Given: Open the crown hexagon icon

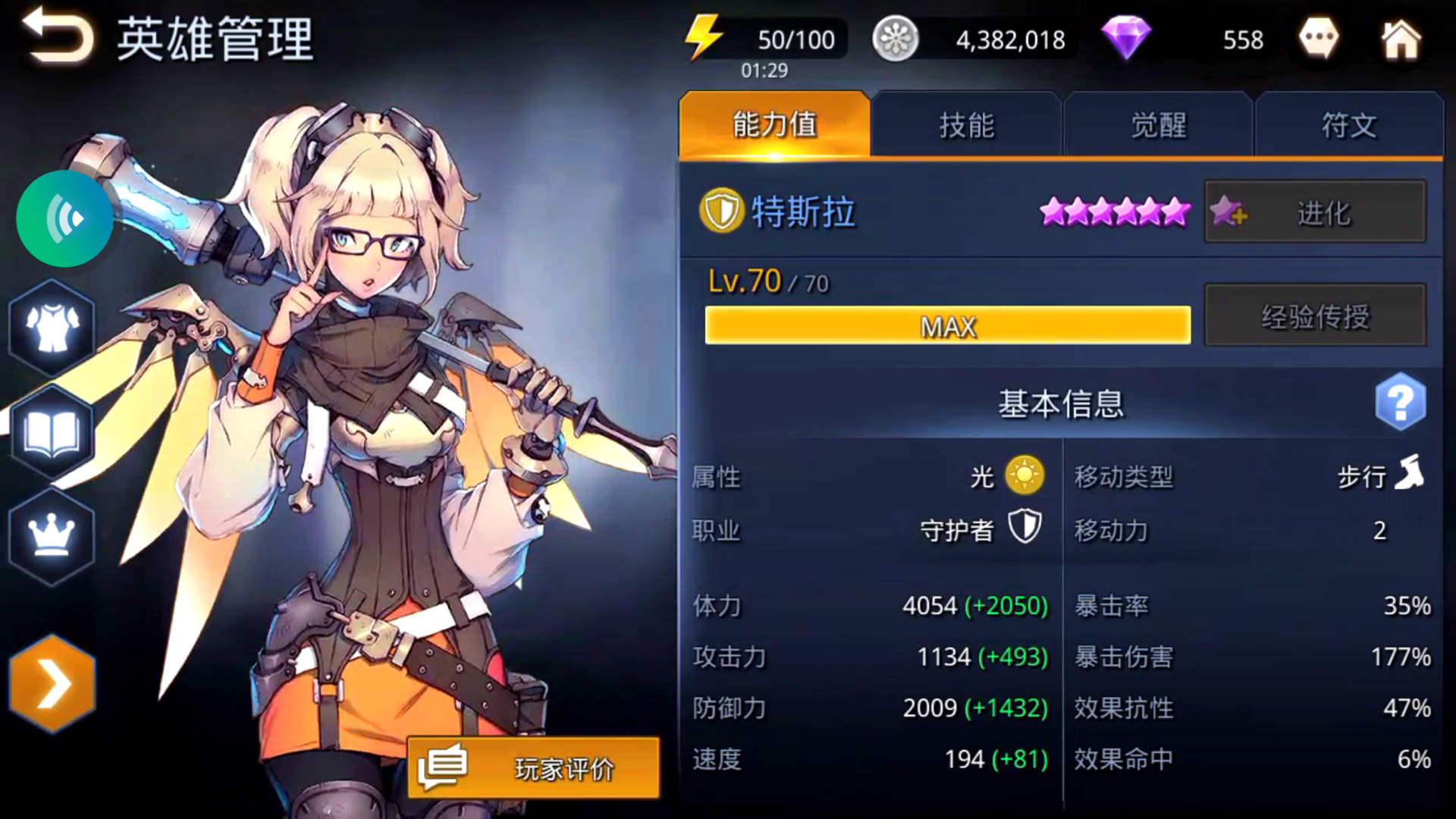Looking at the screenshot, I should click(x=52, y=537).
